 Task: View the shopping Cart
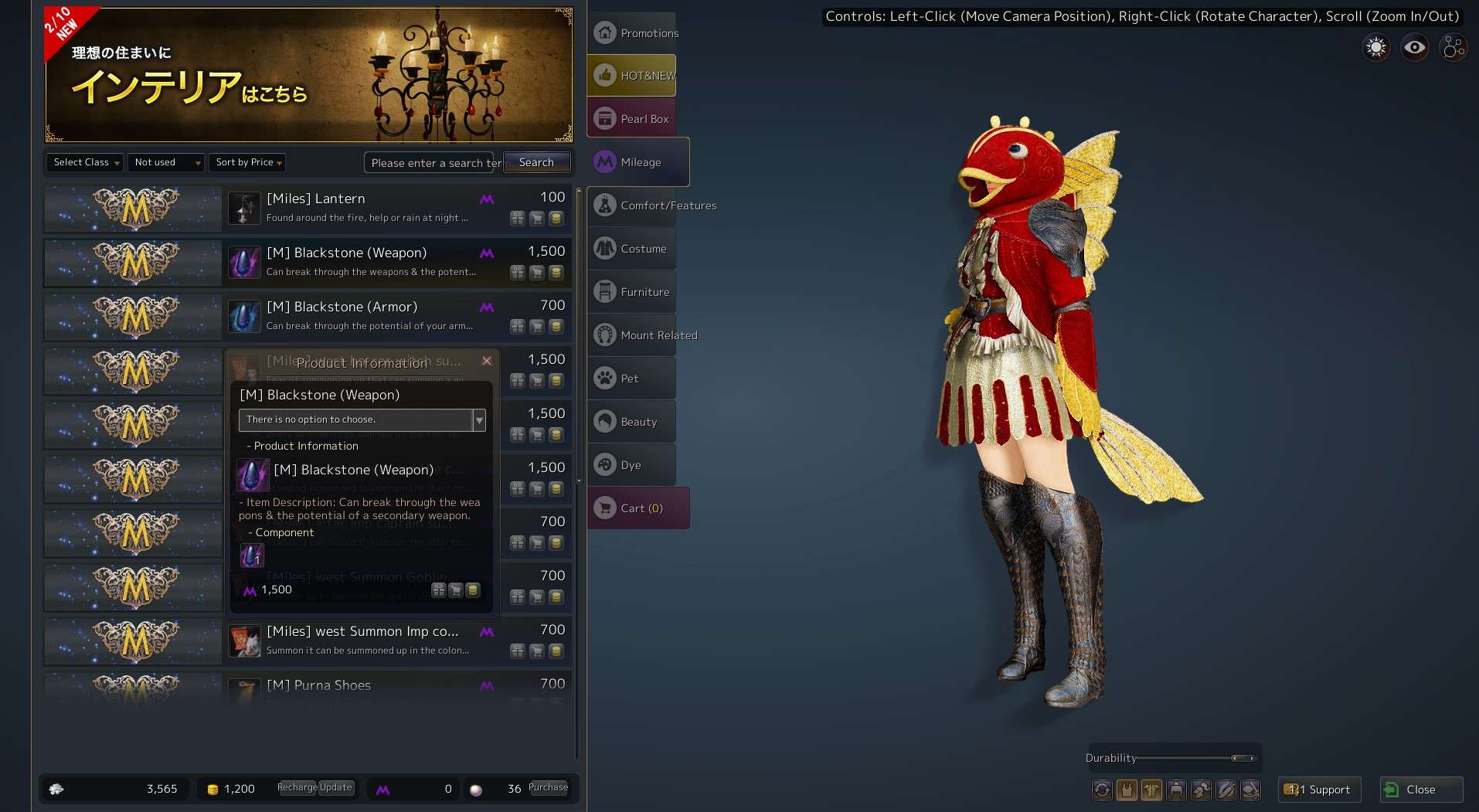638,508
